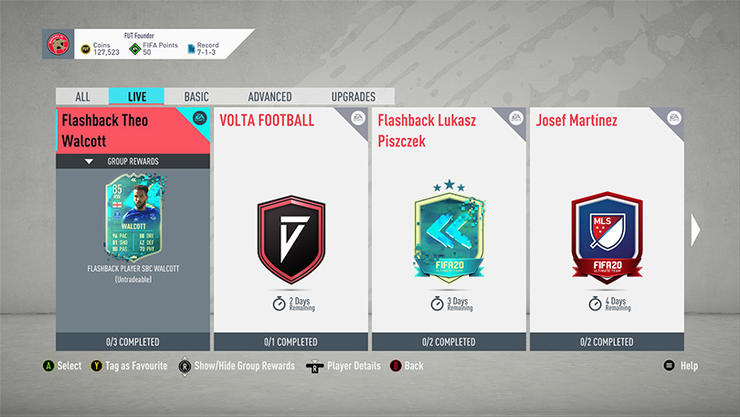
Task: Open the BASIC challenges tab
Action: (x=196, y=97)
